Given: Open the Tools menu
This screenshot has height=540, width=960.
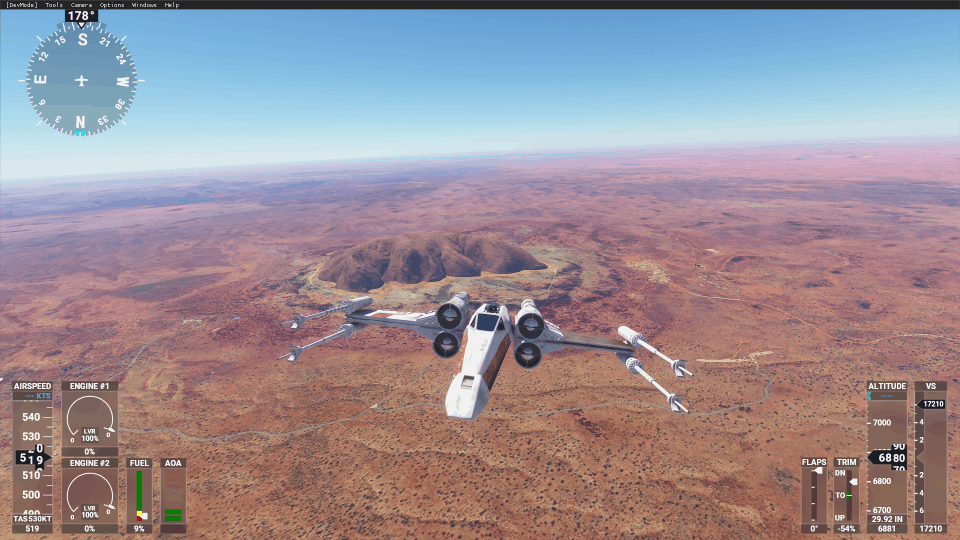Looking at the screenshot, I should pos(54,5).
